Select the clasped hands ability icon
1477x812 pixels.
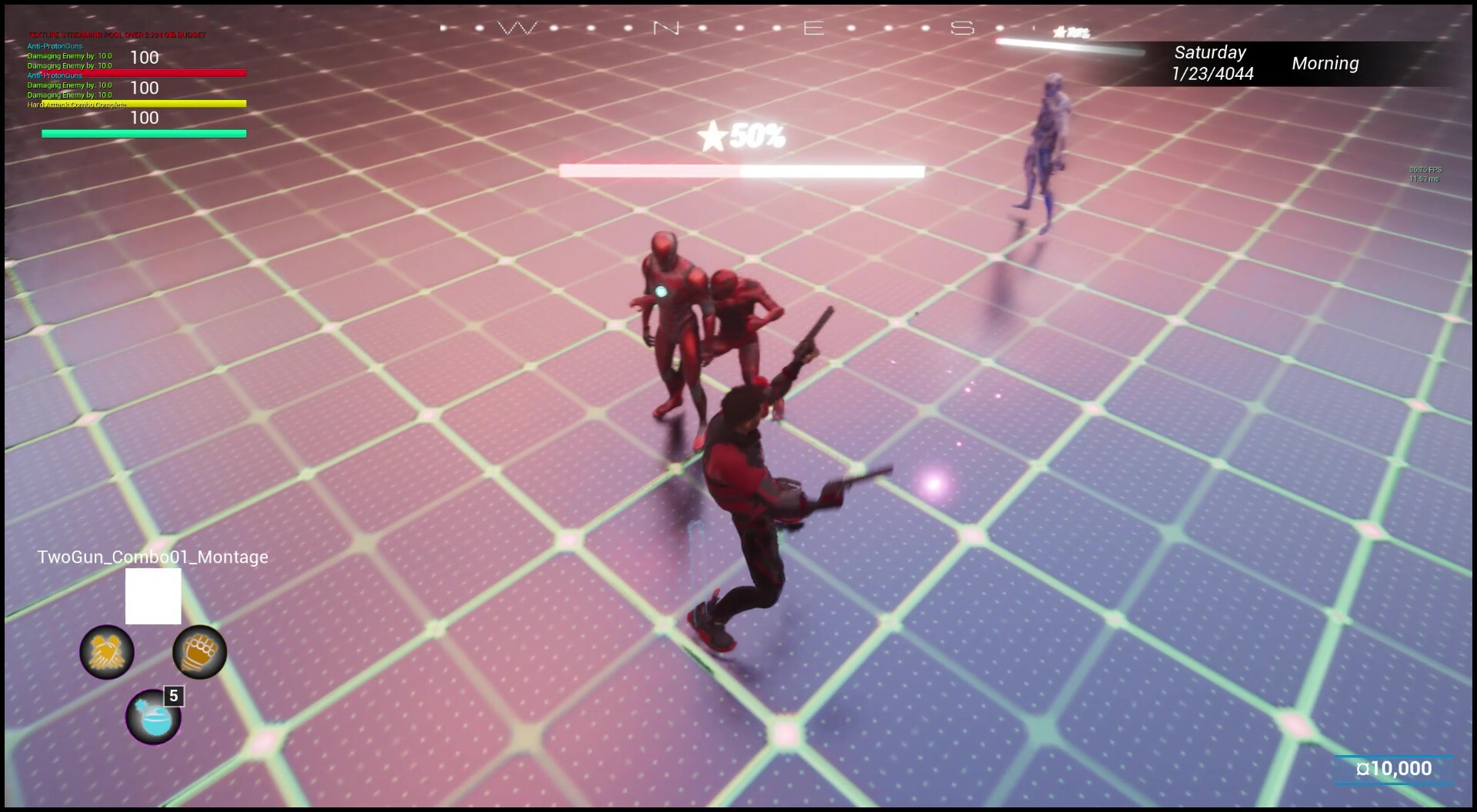[x=106, y=651]
